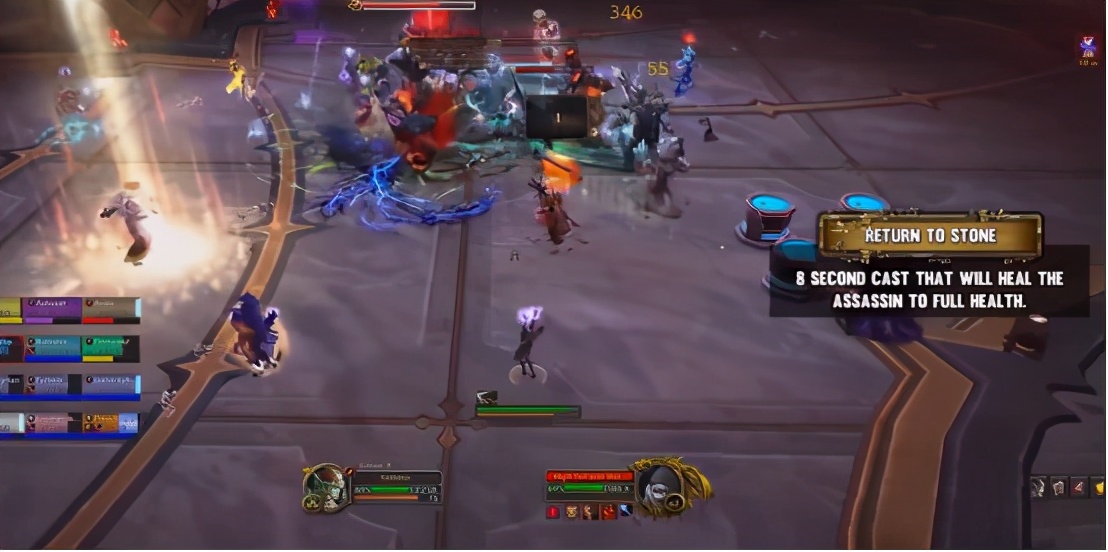Select the player's green-faced portrait frame
Screen dimensions: 1108x552
[325, 487]
